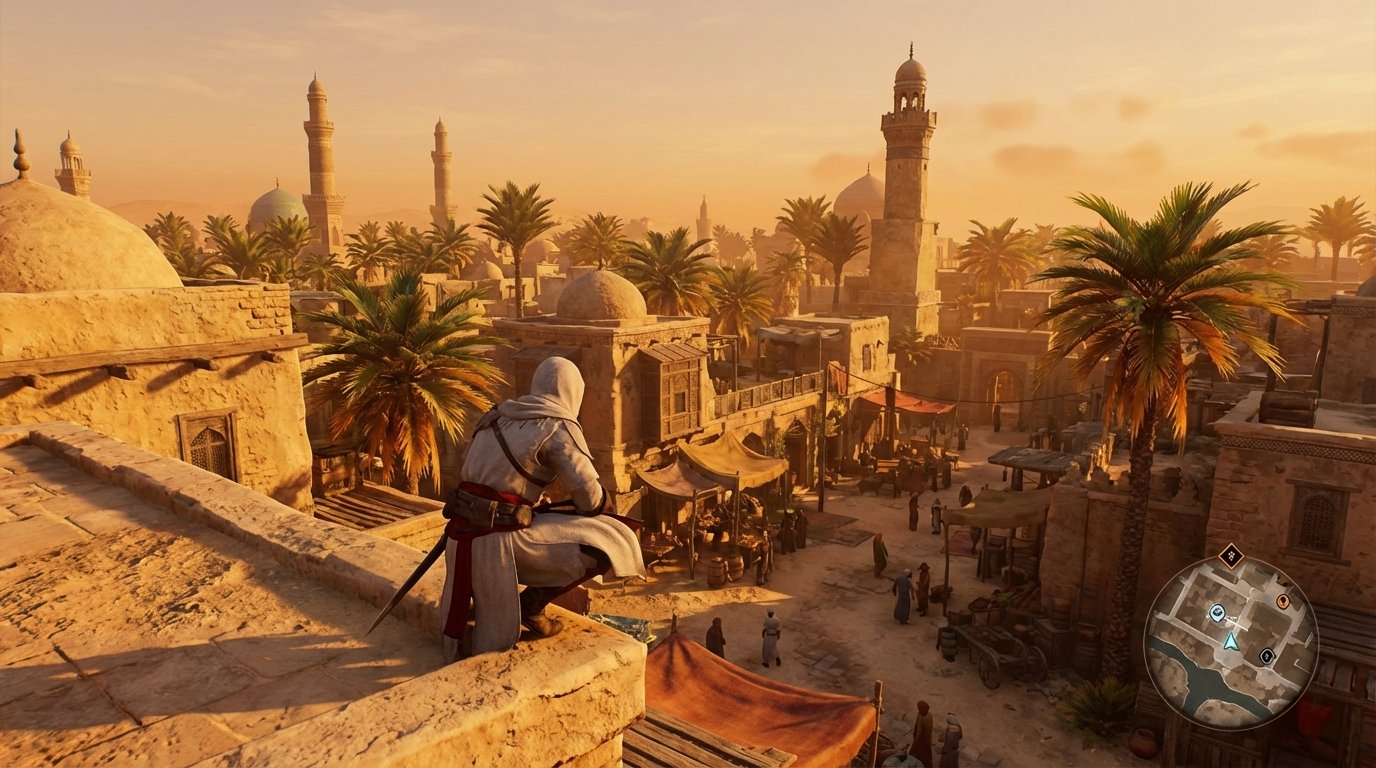Click the black merchant marker on the minimap
This screenshot has height=768, width=1376.
(x=1267, y=656)
